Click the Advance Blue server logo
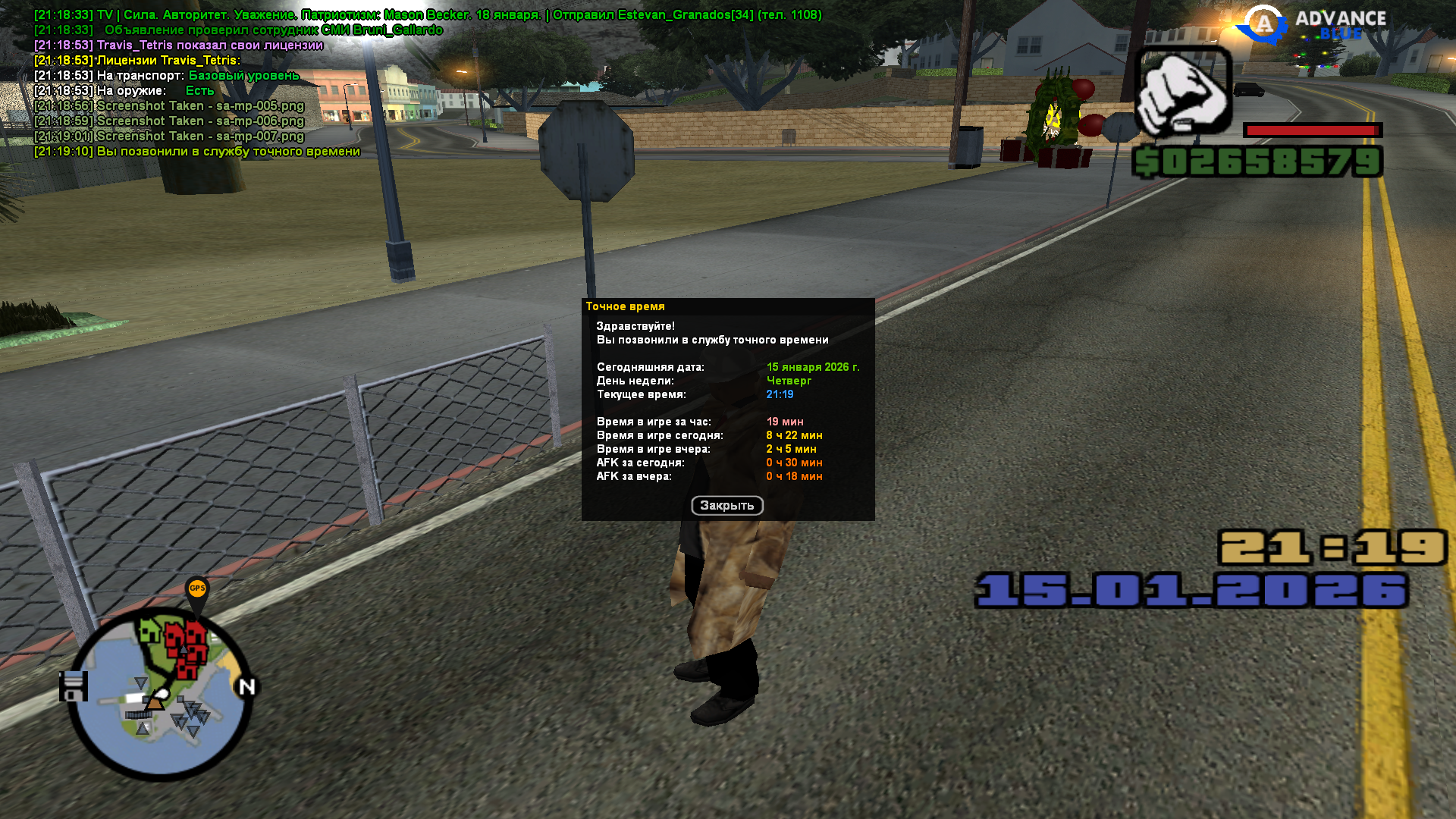 (1312, 25)
